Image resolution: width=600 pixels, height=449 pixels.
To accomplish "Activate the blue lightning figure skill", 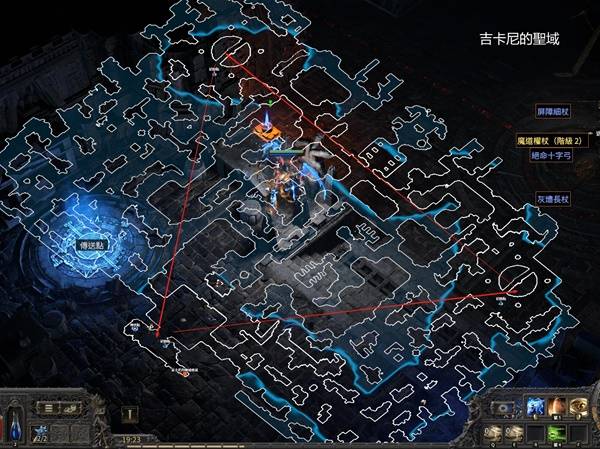I will click(535, 407).
